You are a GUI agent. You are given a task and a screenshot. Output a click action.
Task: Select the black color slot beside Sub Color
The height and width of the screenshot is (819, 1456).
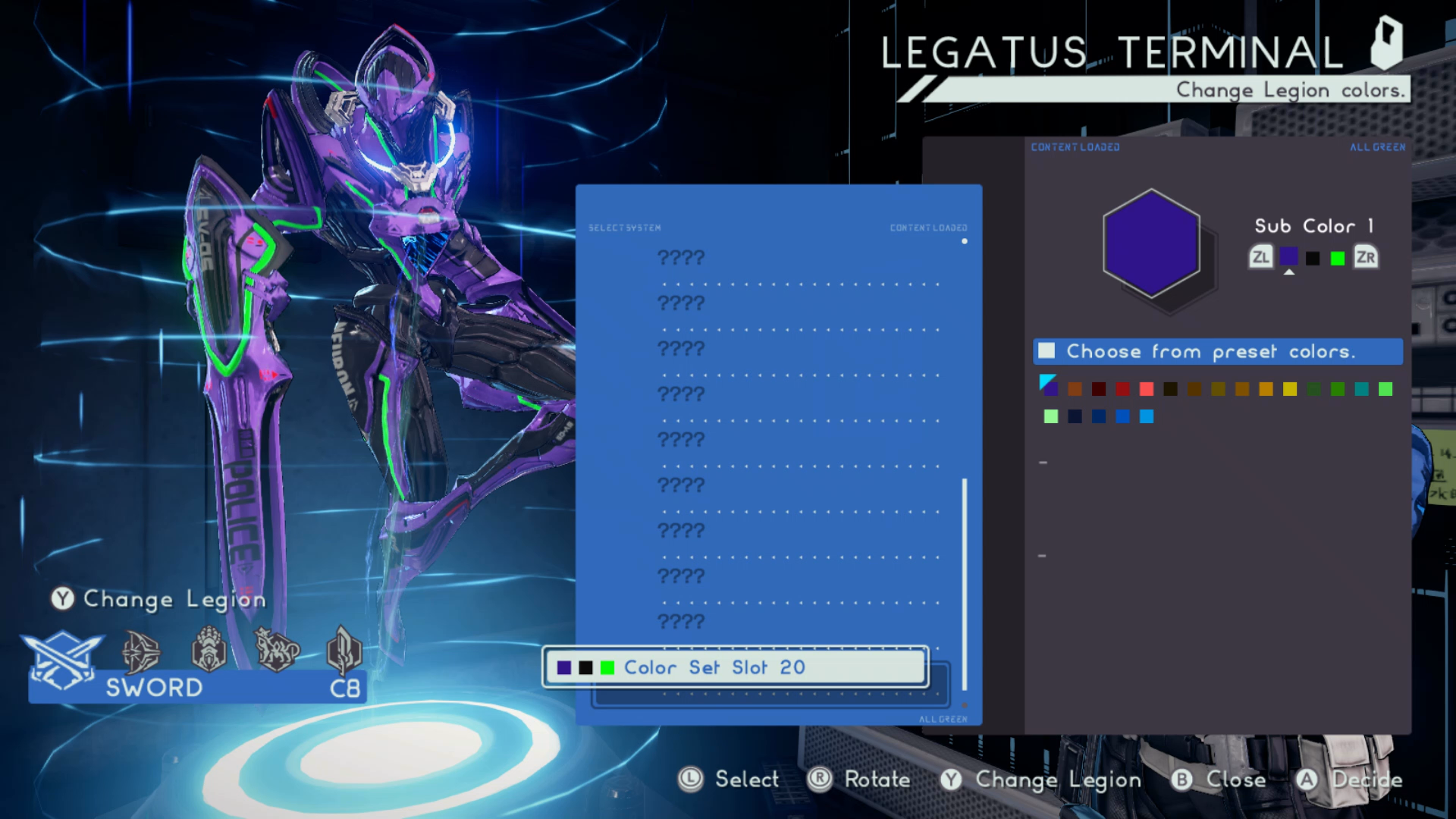point(1313,259)
